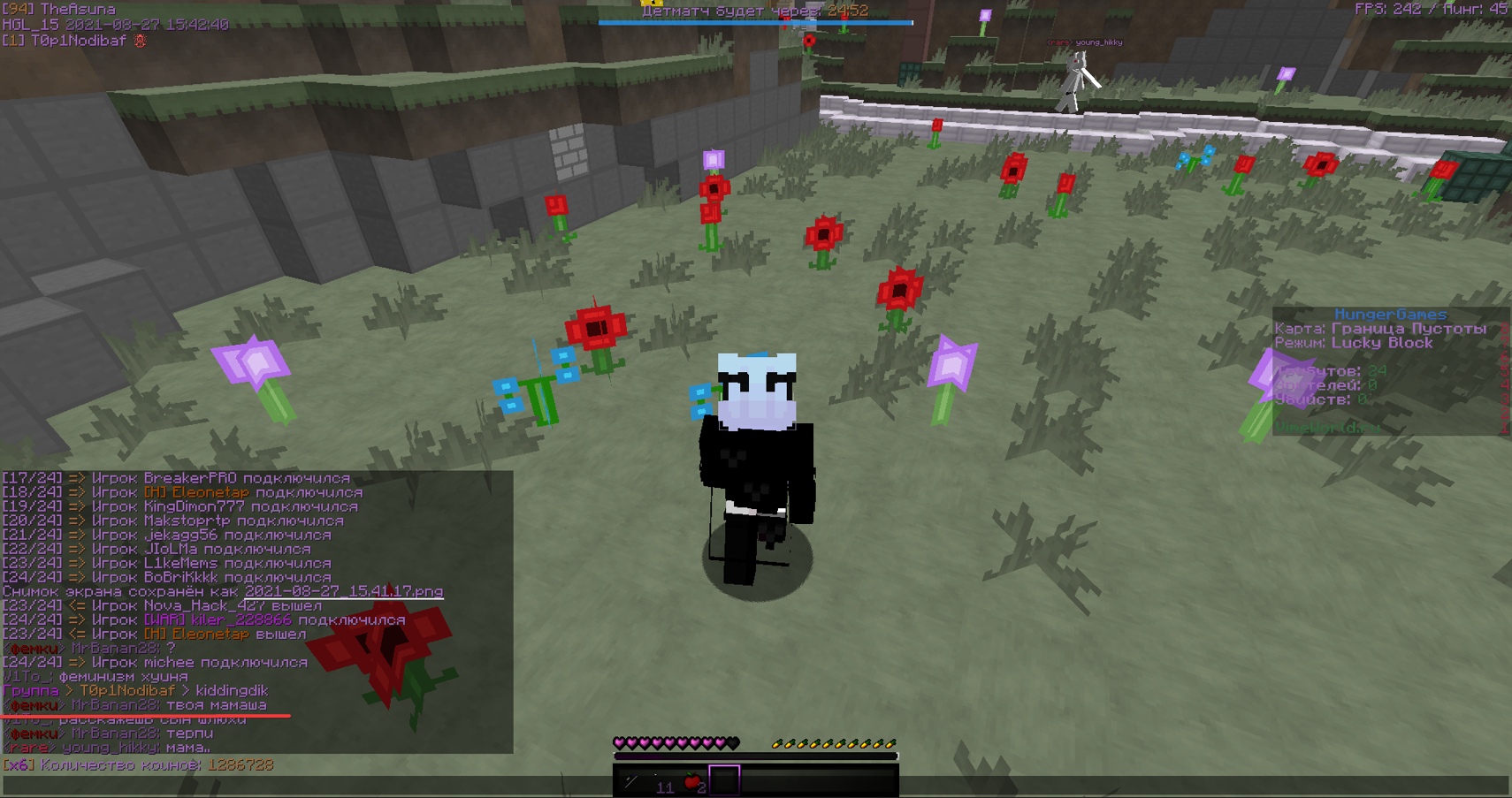Select the wooden sword in the hotbar
The image size is (1512, 798).
630,780
